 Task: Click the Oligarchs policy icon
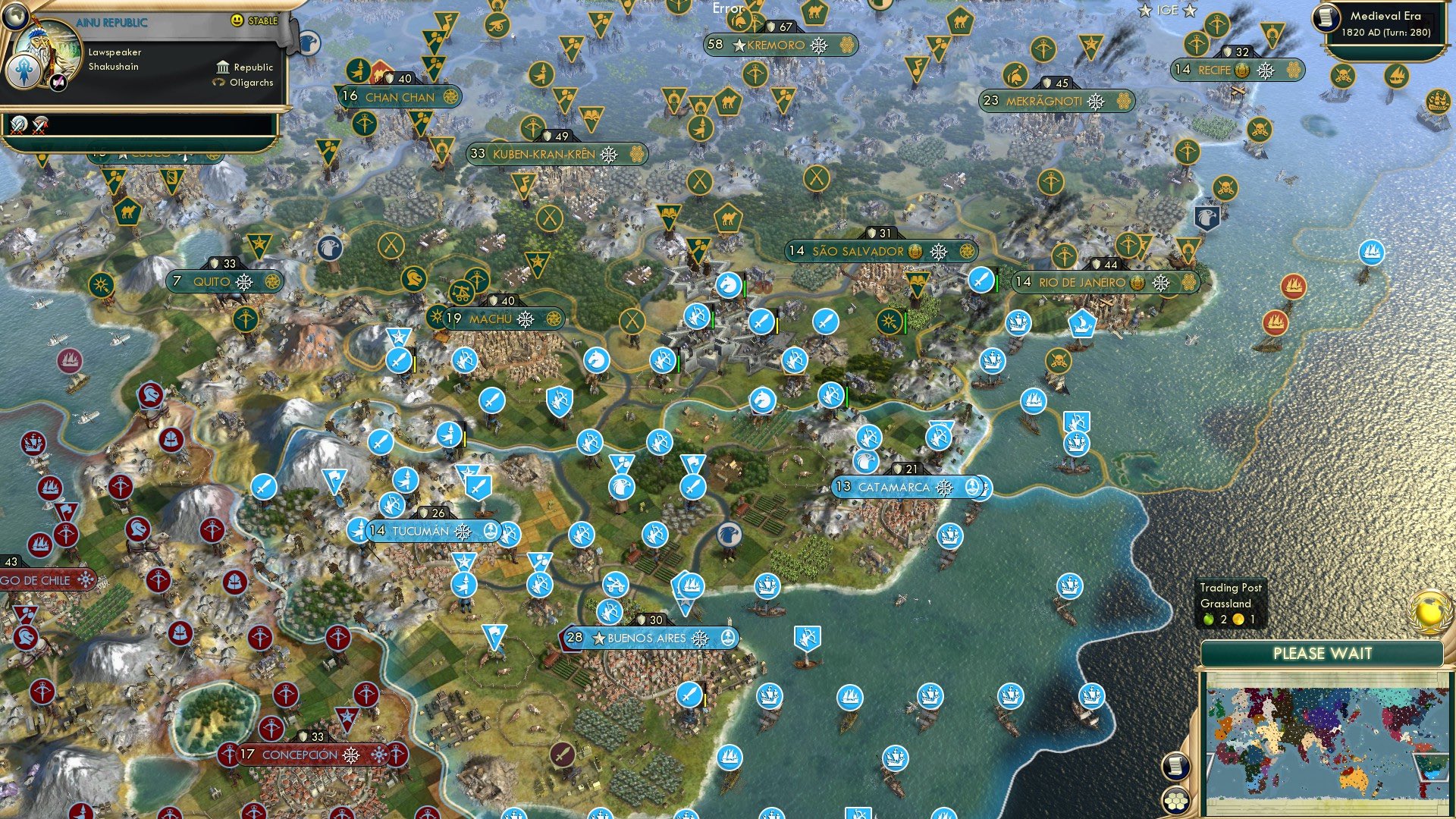pyautogui.click(x=220, y=83)
